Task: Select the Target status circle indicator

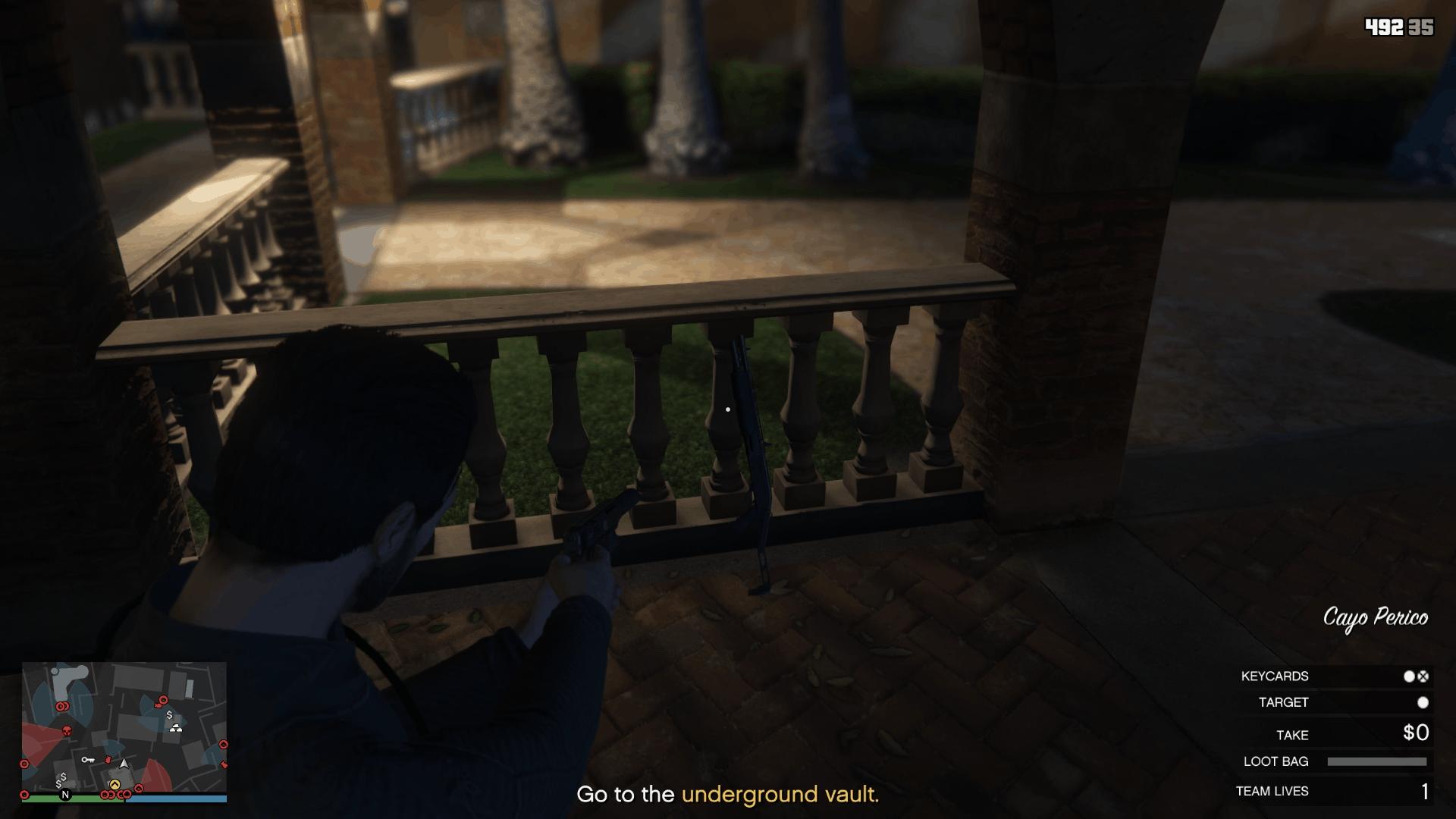Action: 1424,703
